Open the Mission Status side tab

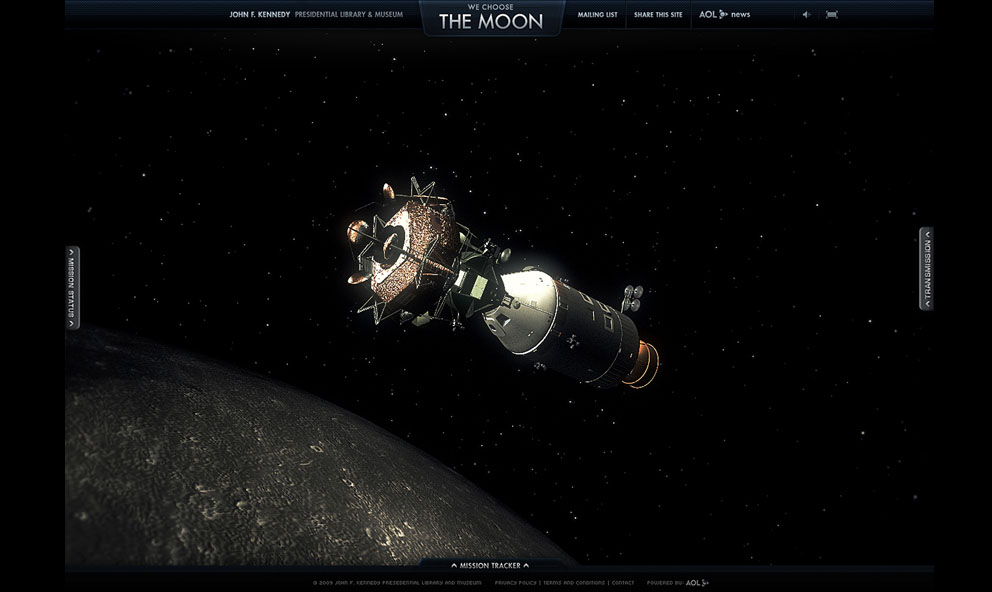(72, 287)
